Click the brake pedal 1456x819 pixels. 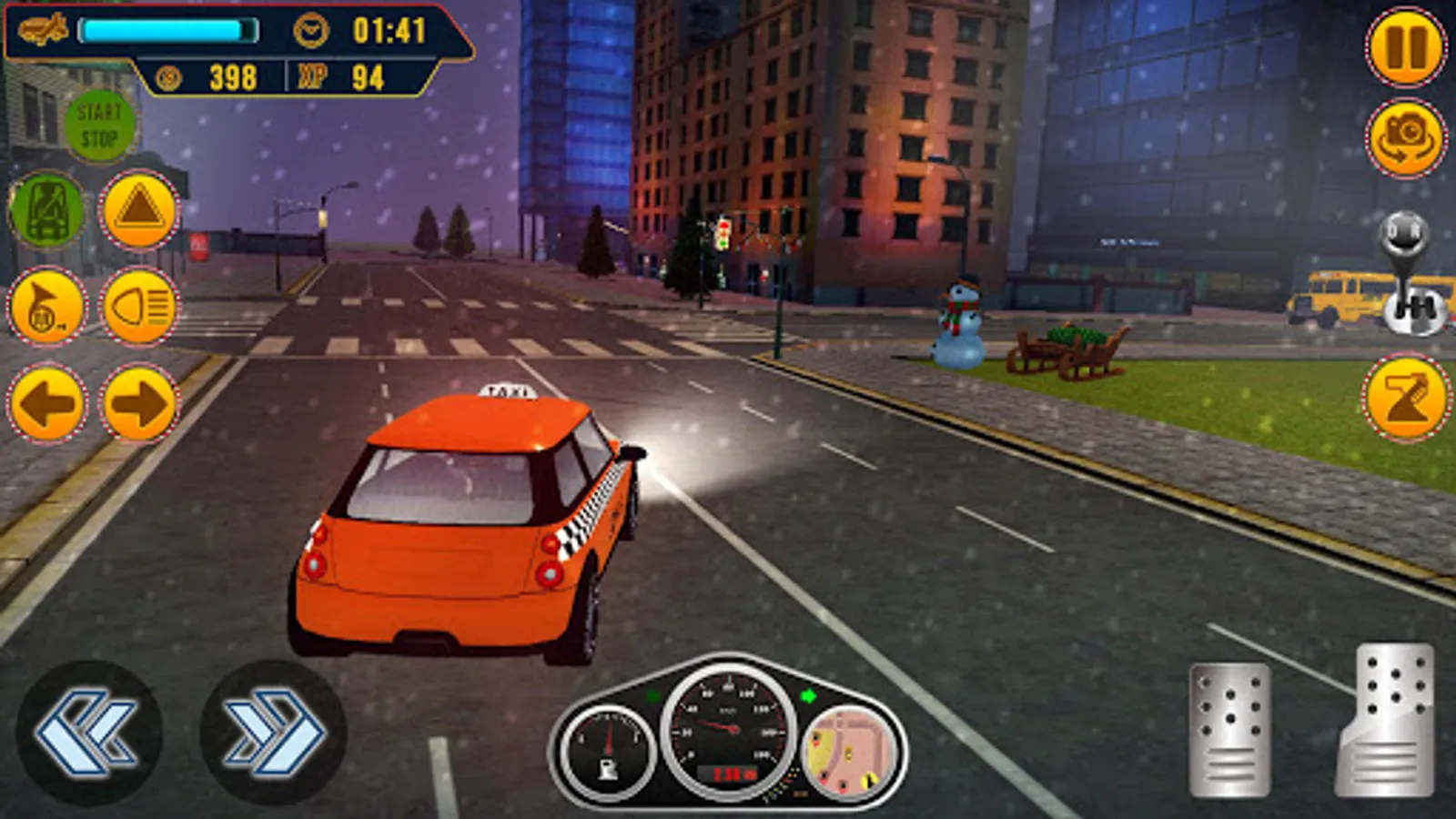point(1229,731)
